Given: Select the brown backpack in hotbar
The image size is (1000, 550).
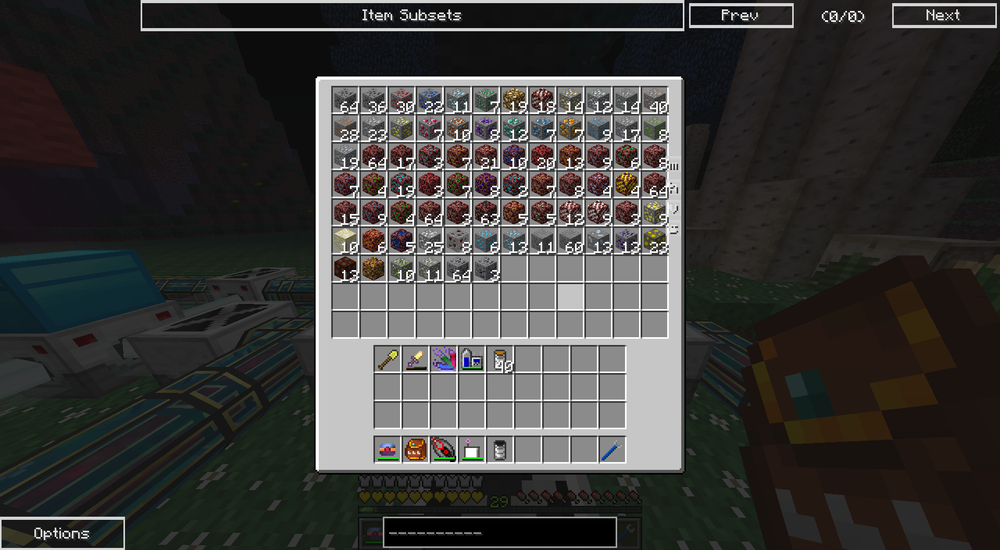Looking at the screenshot, I should click(416, 450).
